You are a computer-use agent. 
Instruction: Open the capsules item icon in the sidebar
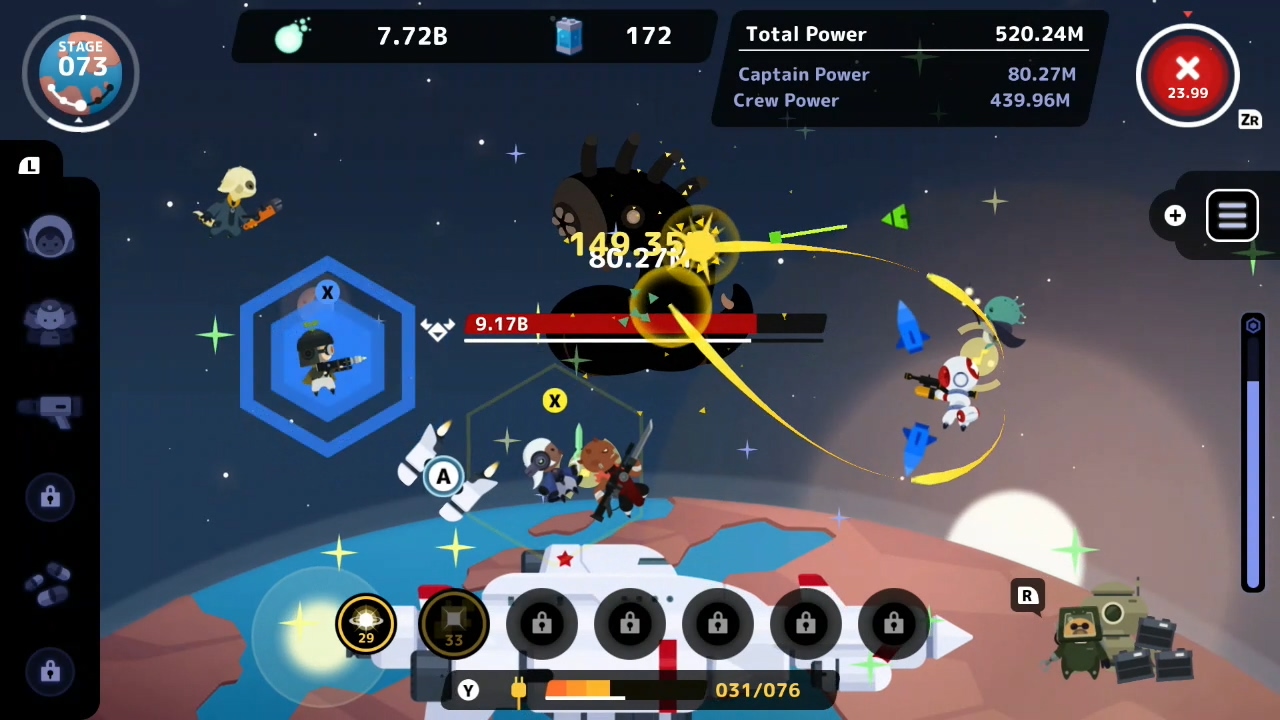50,585
